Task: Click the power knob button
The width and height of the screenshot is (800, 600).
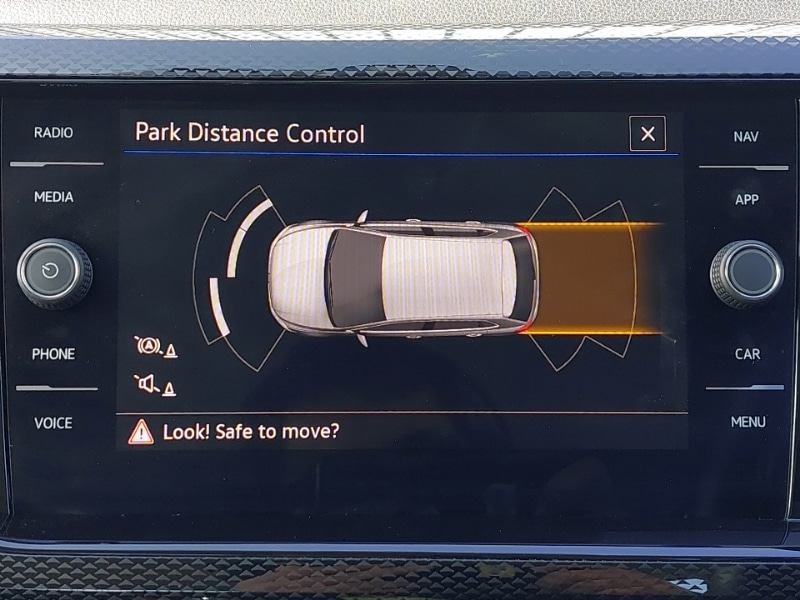Action: (x=54, y=273)
